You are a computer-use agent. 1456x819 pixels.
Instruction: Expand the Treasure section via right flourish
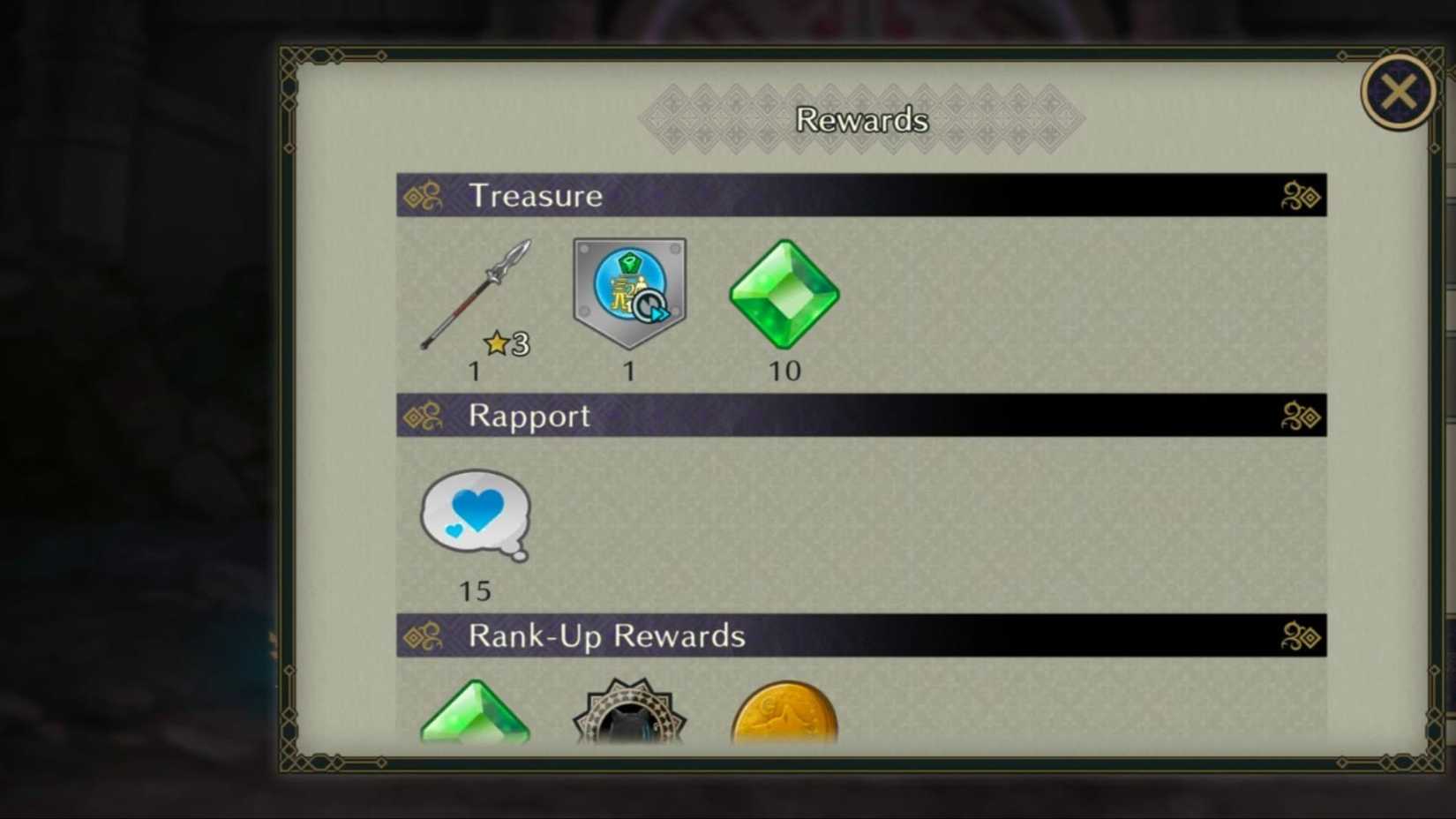[1300, 196]
